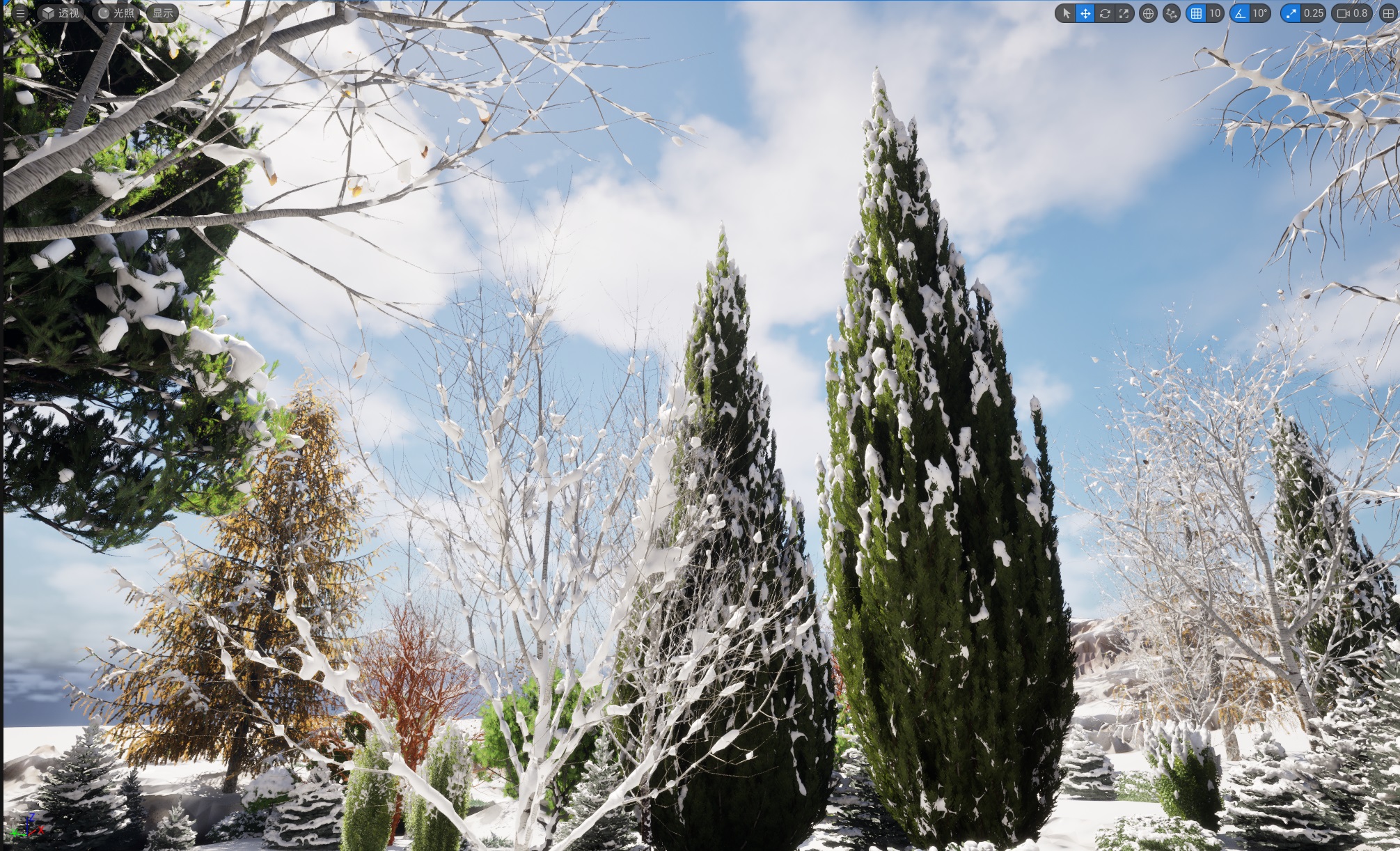Click the grid snap value 10 button
The height and width of the screenshot is (851, 1400).
[1217, 13]
